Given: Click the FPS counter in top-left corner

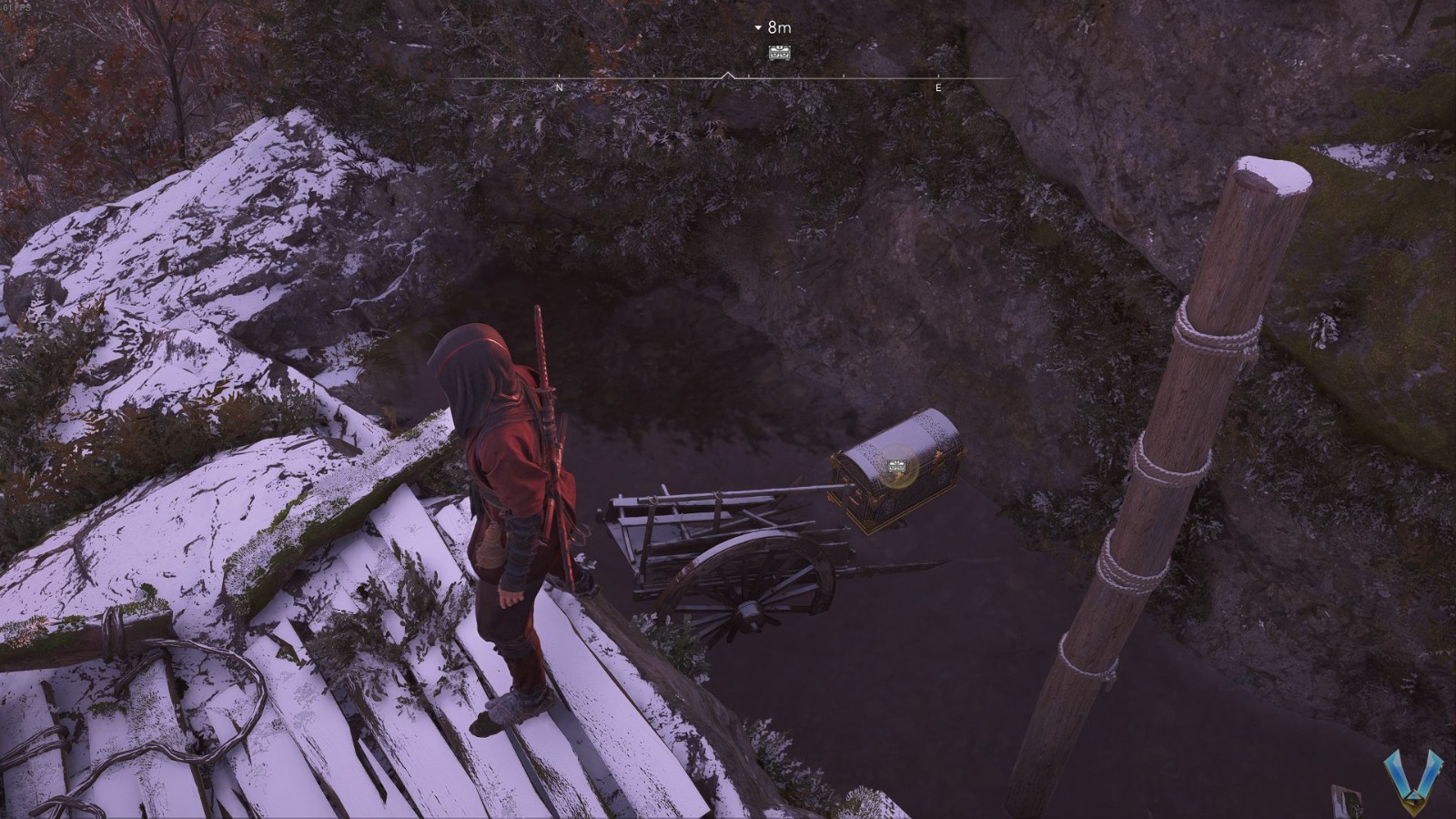Looking at the screenshot, I should tap(16, 7).
